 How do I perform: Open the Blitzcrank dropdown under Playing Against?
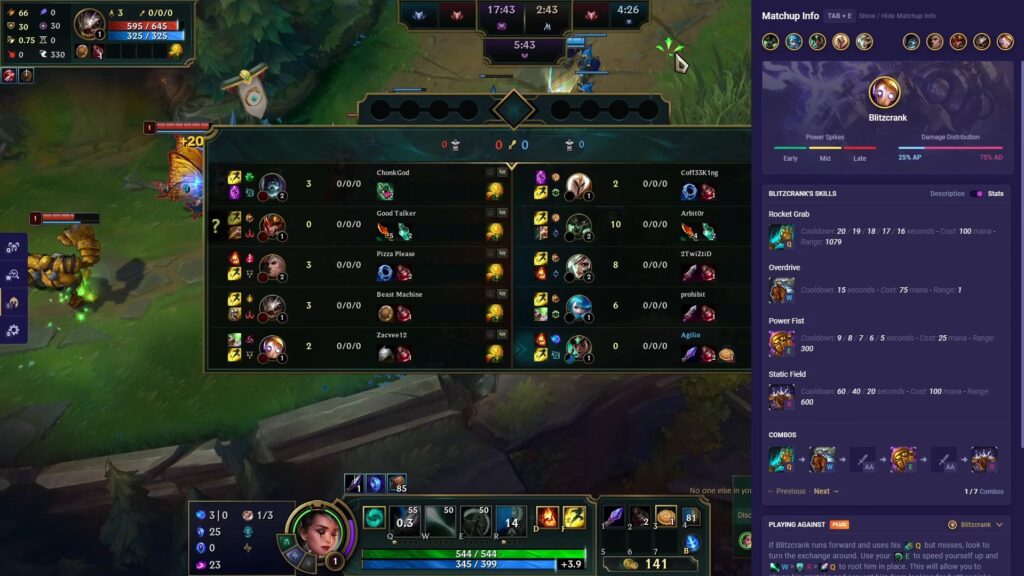(975, 524)
